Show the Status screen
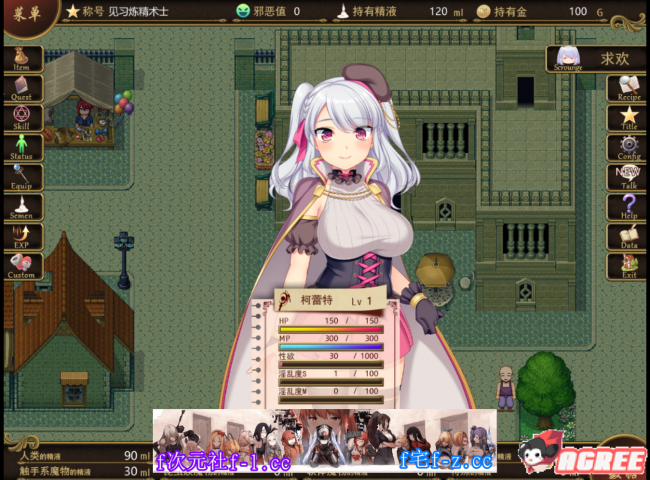 [x=22, y=148]
